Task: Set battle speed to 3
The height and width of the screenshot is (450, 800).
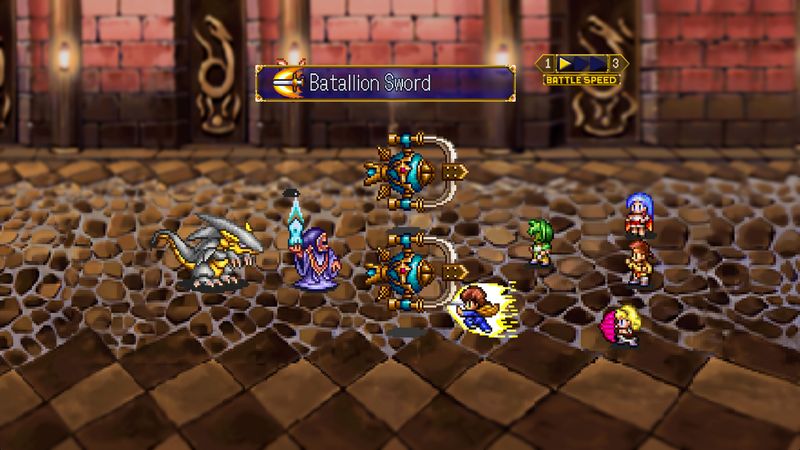Action: (614, 64)
